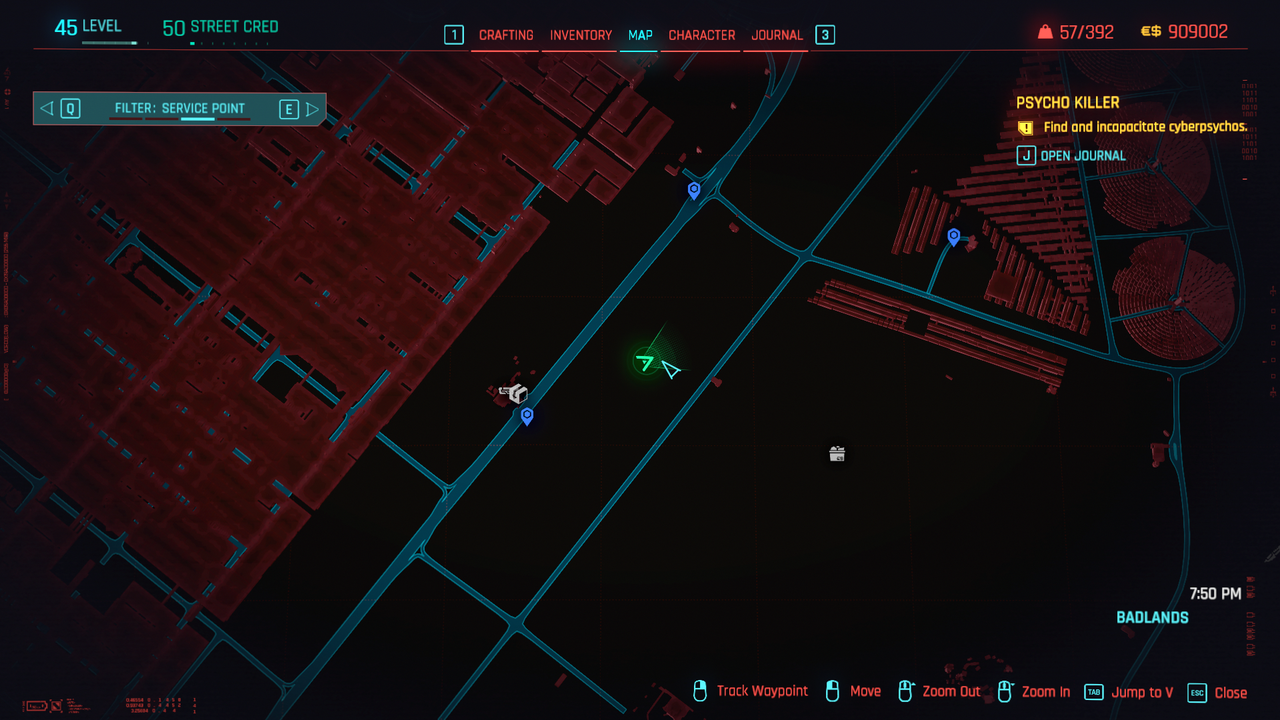Choose the Open Journal option
Viewport: 1280px width, 720px height.
click(x=1082, y=156)
